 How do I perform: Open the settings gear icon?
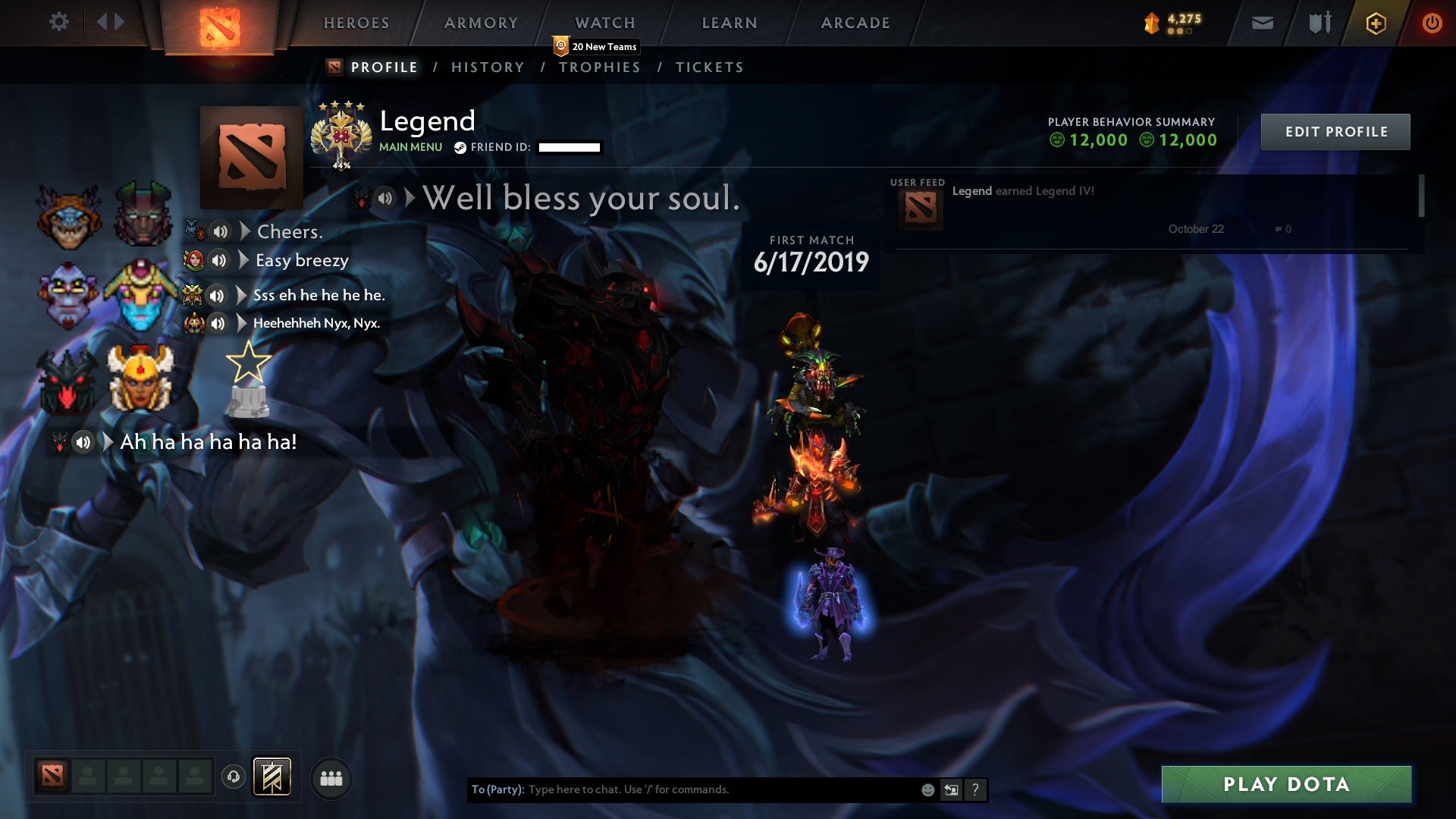[x=59, y=22]
